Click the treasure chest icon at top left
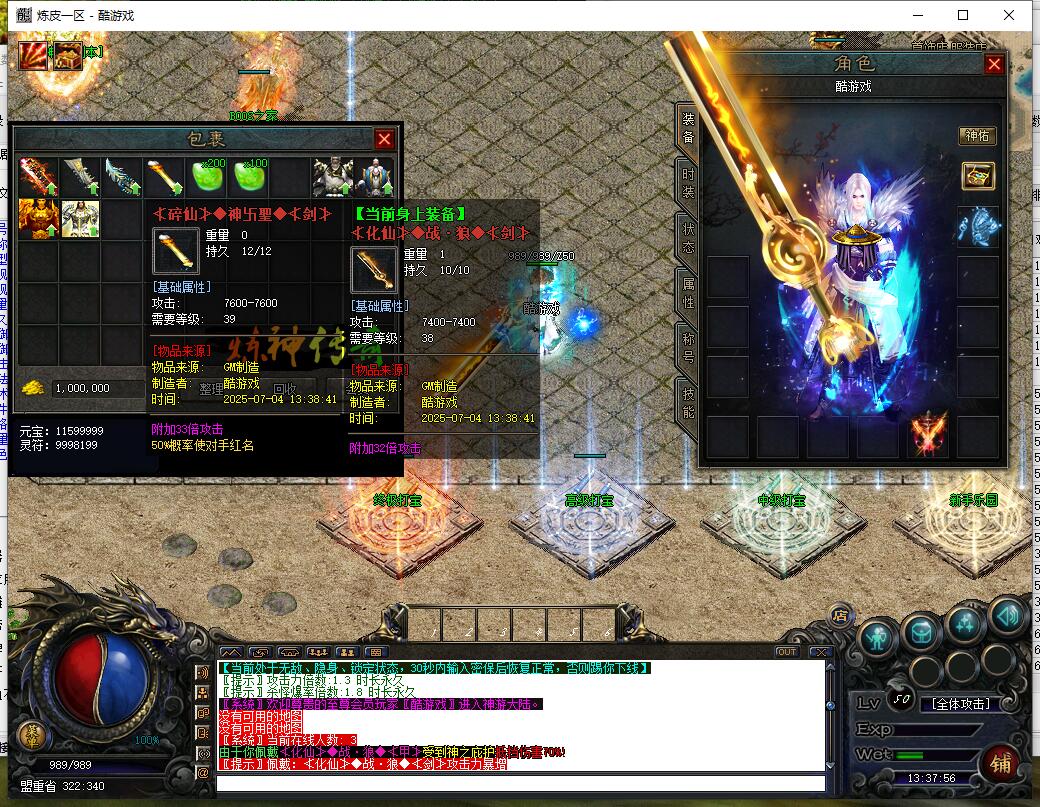This screenshot has height=807, width=1040. coord(68,55)
